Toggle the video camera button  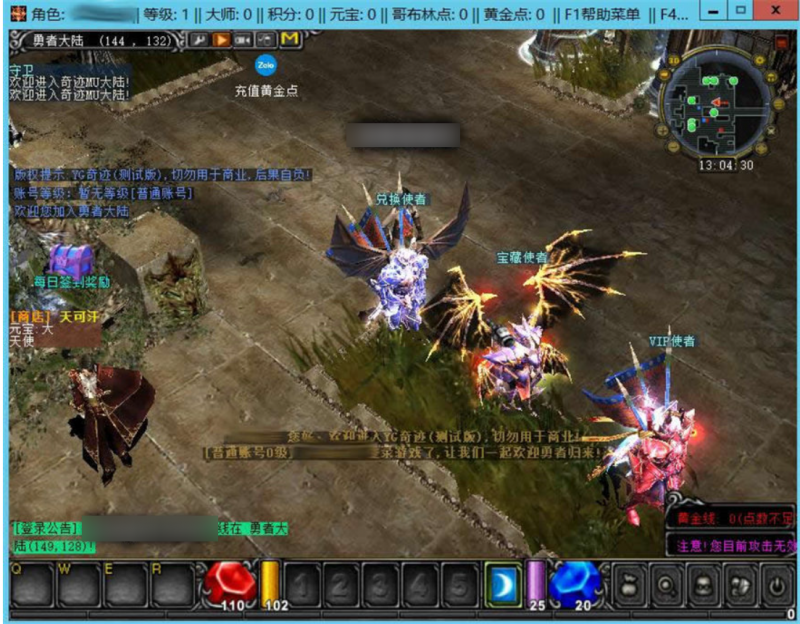243,39
